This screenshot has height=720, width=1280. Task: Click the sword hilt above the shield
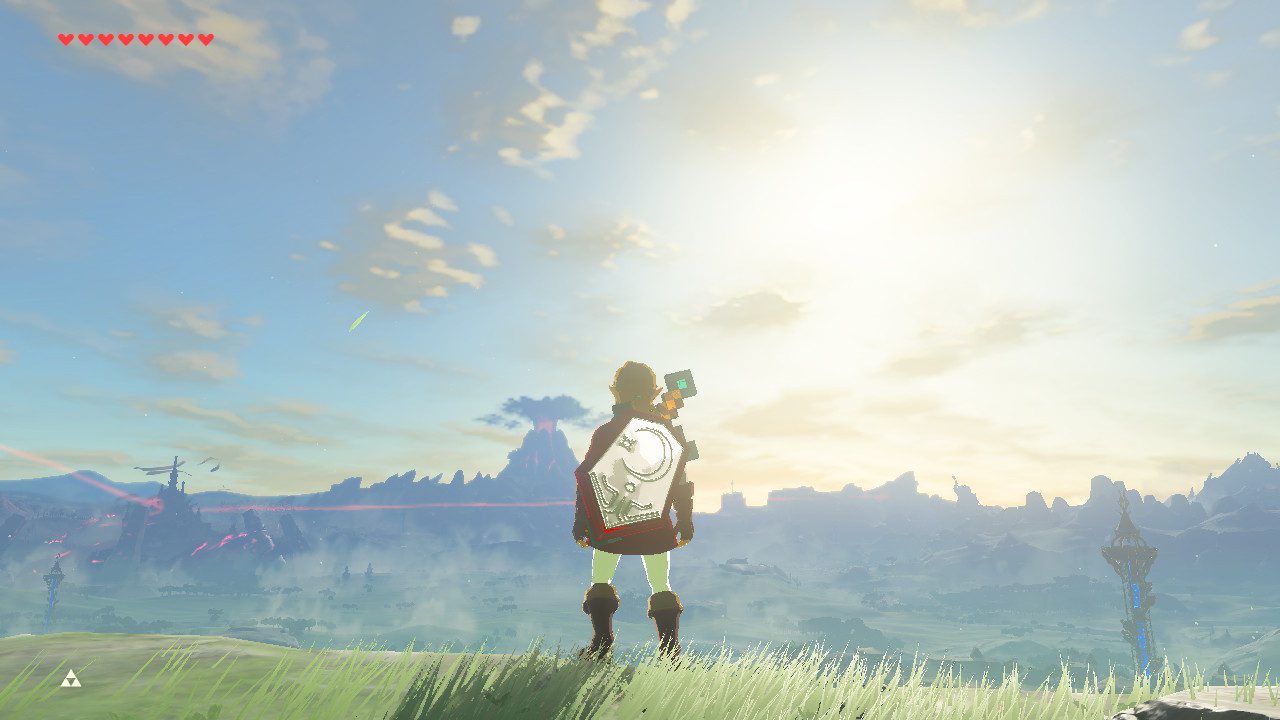(x=672, y=400)
